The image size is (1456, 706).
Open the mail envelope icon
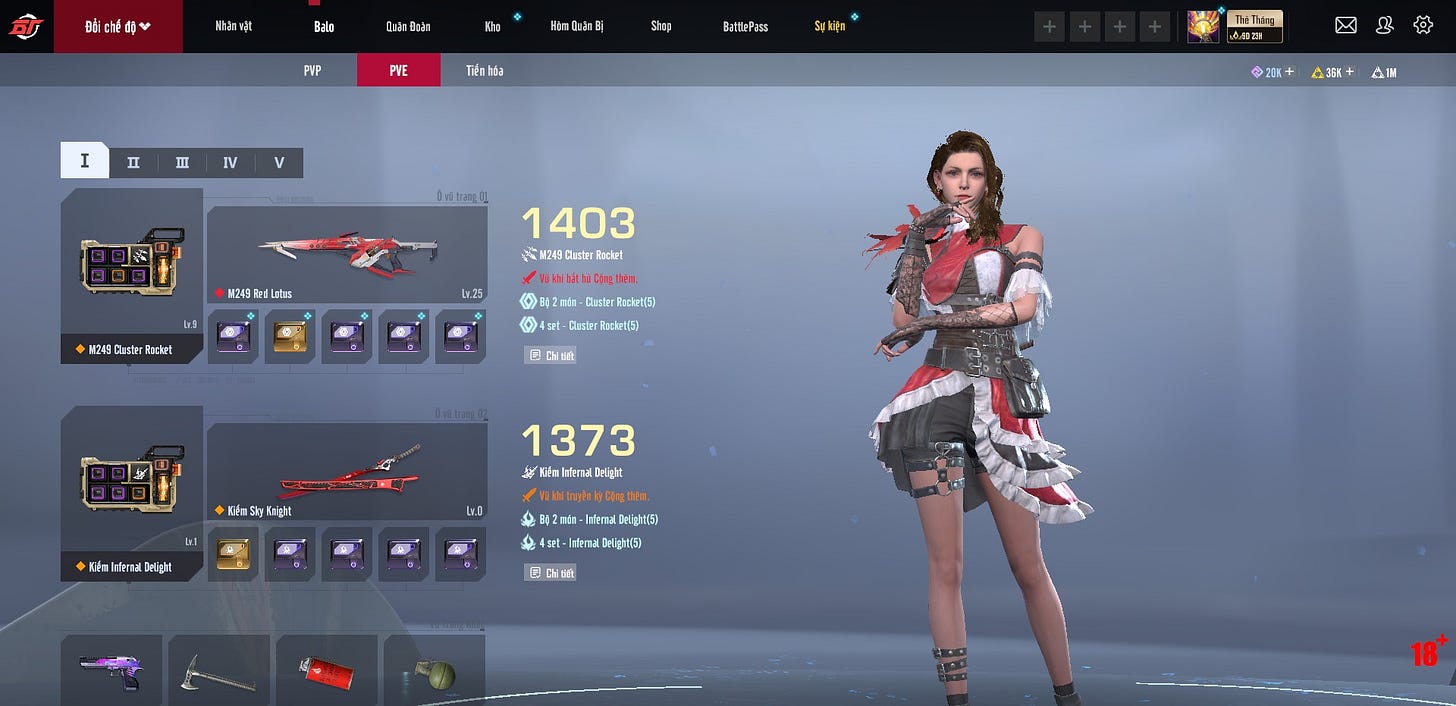(x=1346, y=26)
